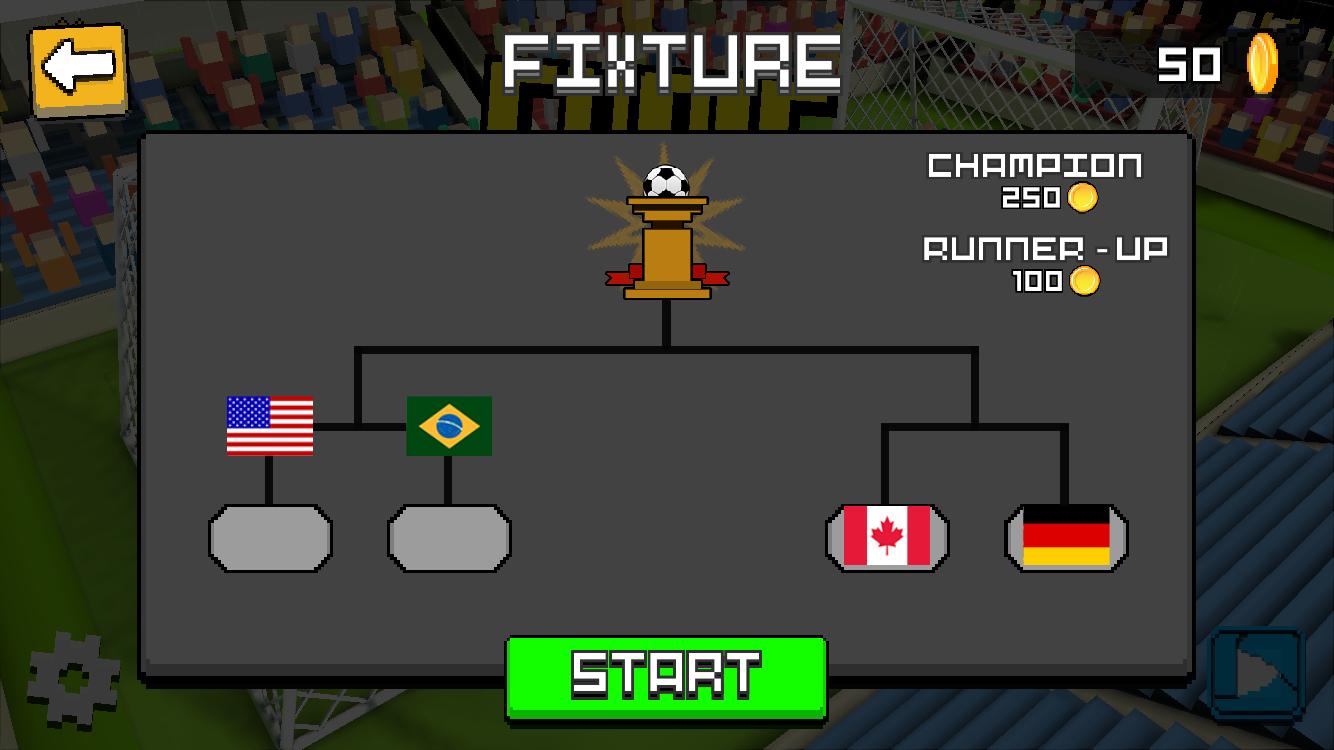Click the RUNNER-UP reward label
The image size is (1334, 750).
click(1043, 249)
